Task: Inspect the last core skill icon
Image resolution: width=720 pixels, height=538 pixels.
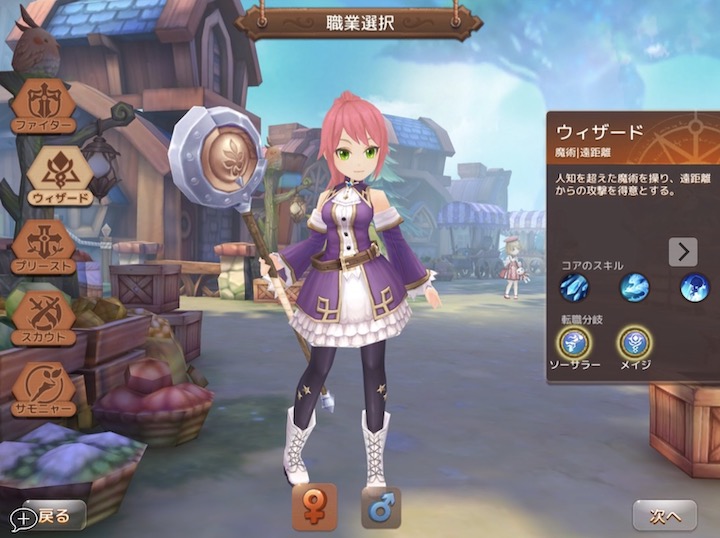Action: (694, 288)
